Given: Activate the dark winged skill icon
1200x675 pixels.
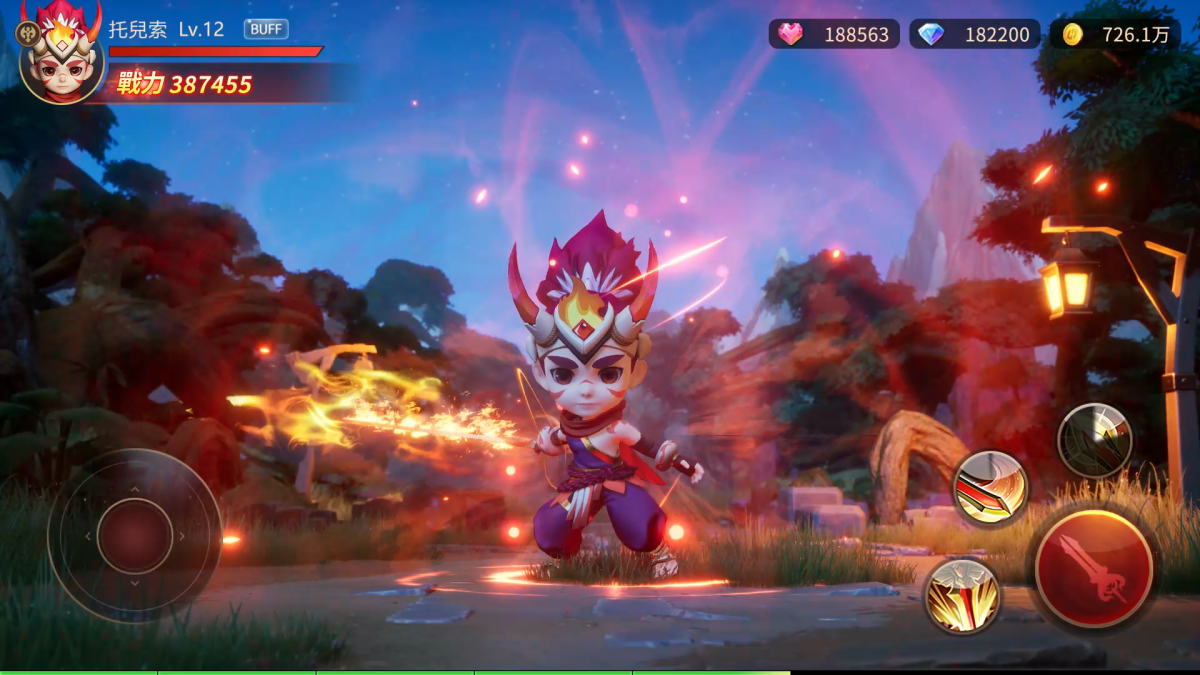Looking at the screenshot, I should 1095,440.
